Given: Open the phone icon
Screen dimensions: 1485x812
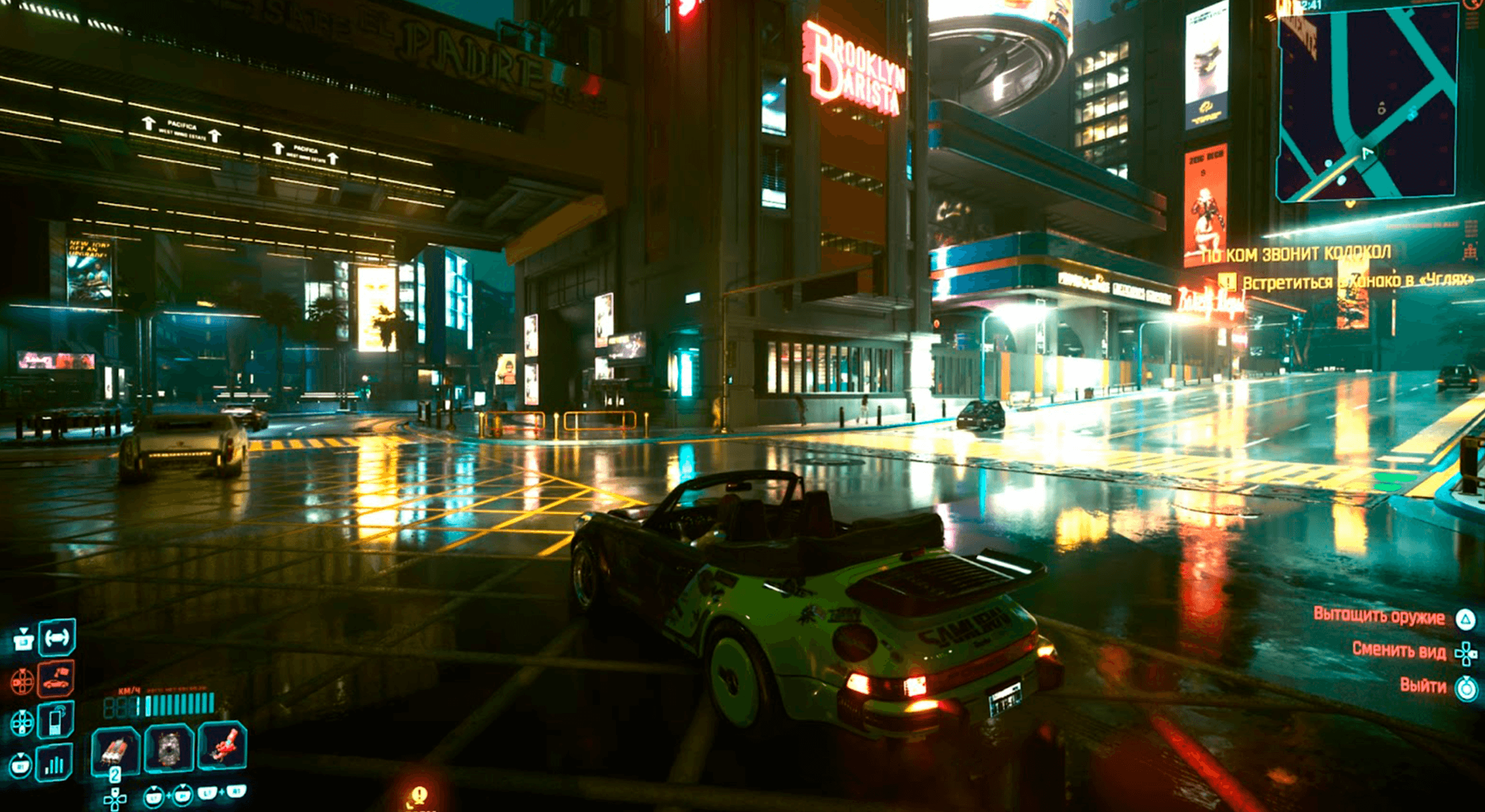Looking at the screenshot, I should pyautogui.click(x=56, y=721).
